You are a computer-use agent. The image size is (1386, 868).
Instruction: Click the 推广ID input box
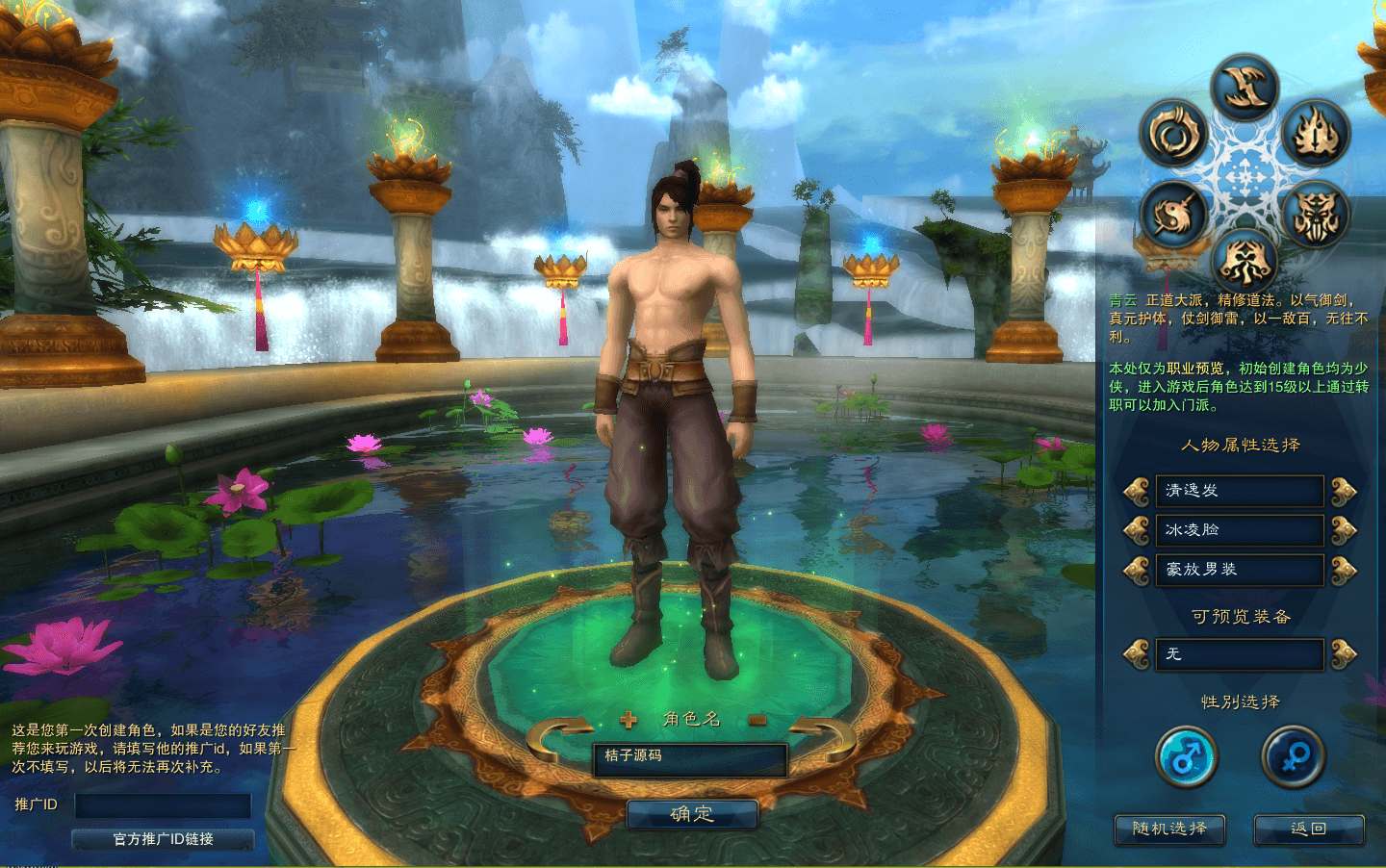click(163, 805)
